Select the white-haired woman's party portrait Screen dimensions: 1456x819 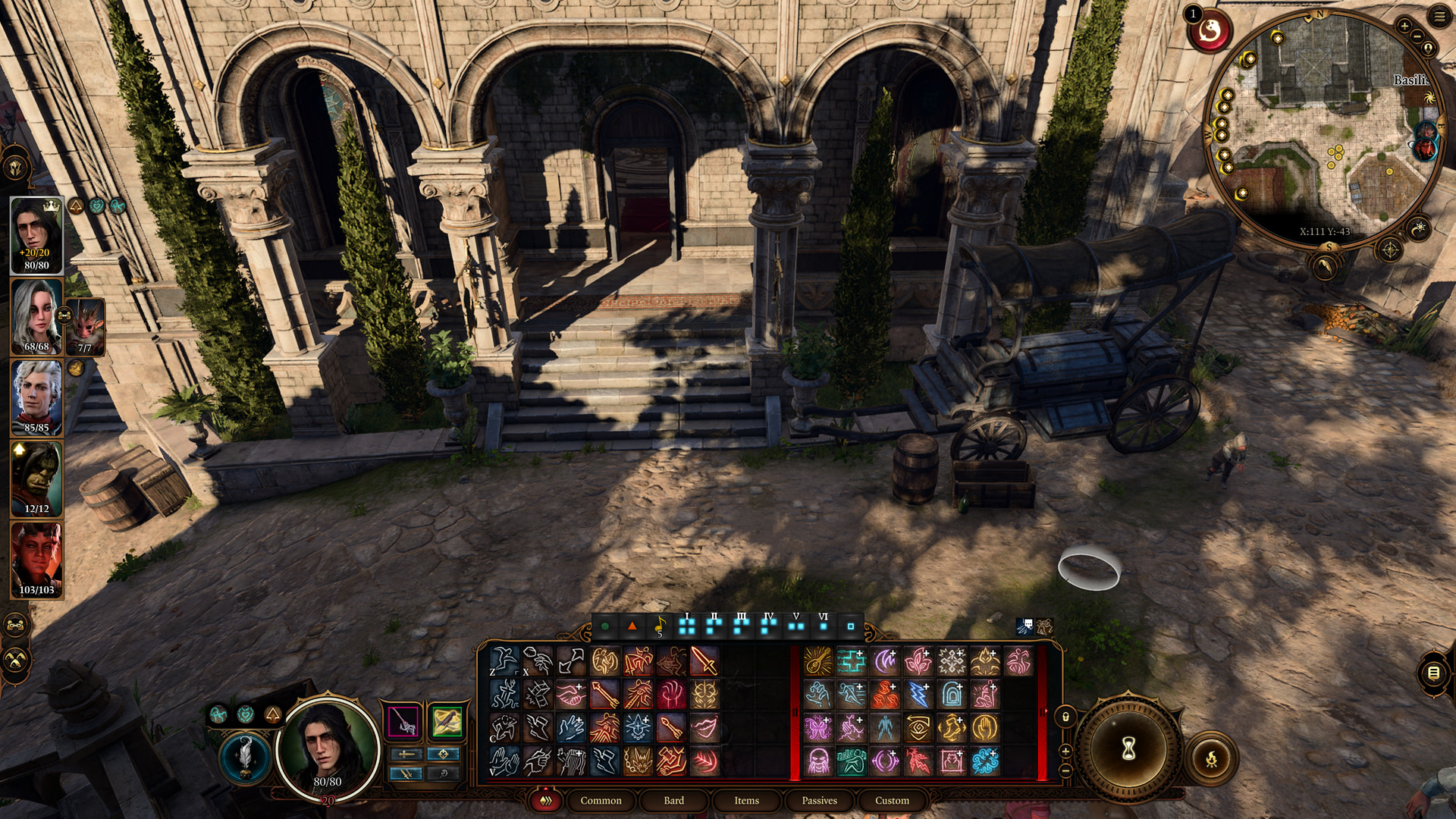click(x=36, y=315)
